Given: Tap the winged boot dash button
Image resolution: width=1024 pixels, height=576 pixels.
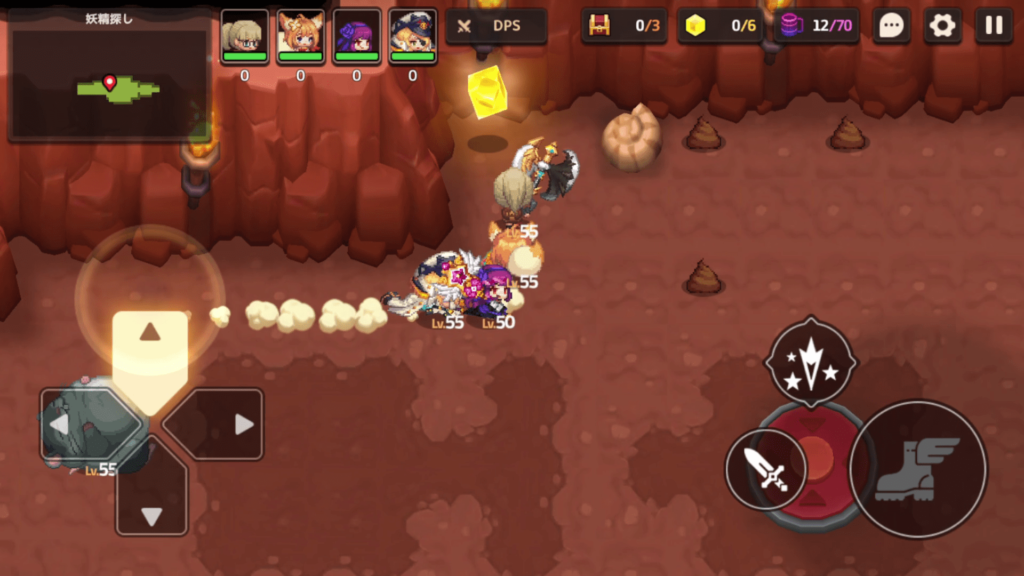Looking at the screenshot, I should point(917,468).
